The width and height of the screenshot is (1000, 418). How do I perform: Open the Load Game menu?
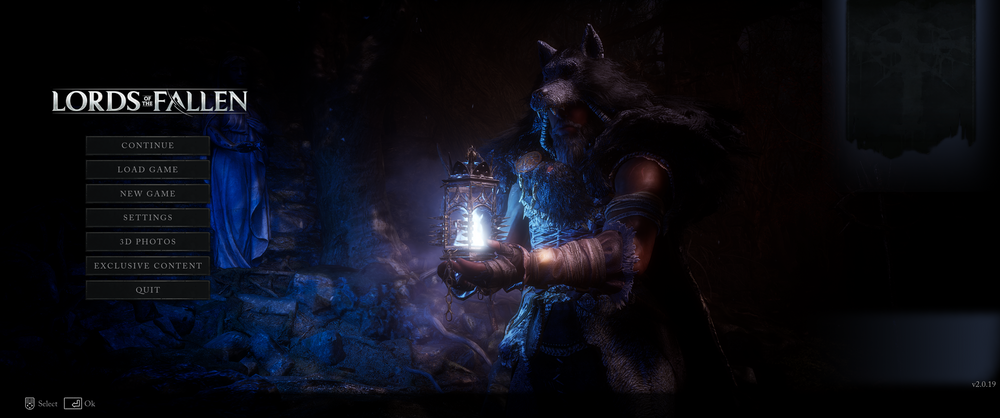click(x=148, y=170)
